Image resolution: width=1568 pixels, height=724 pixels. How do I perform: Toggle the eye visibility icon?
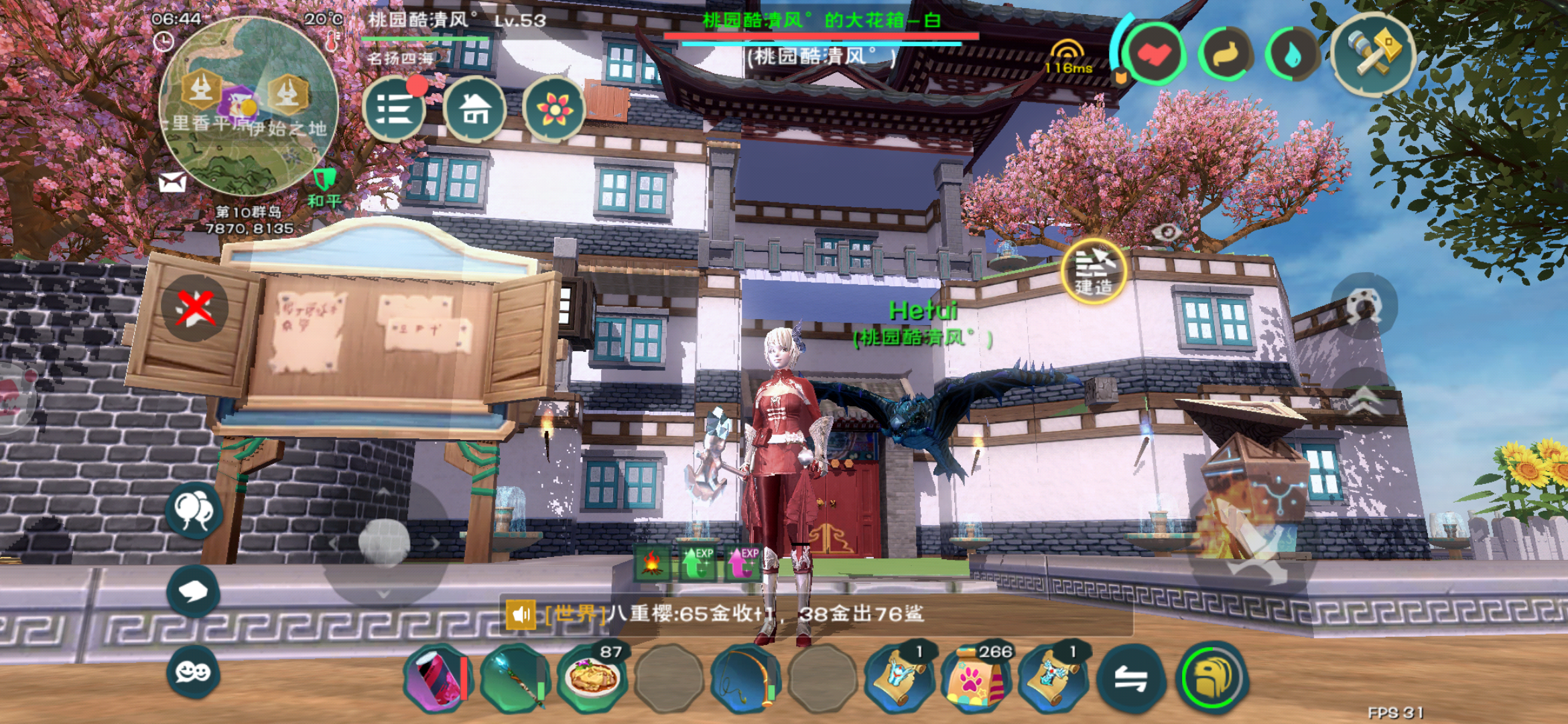click(1167, 232)
